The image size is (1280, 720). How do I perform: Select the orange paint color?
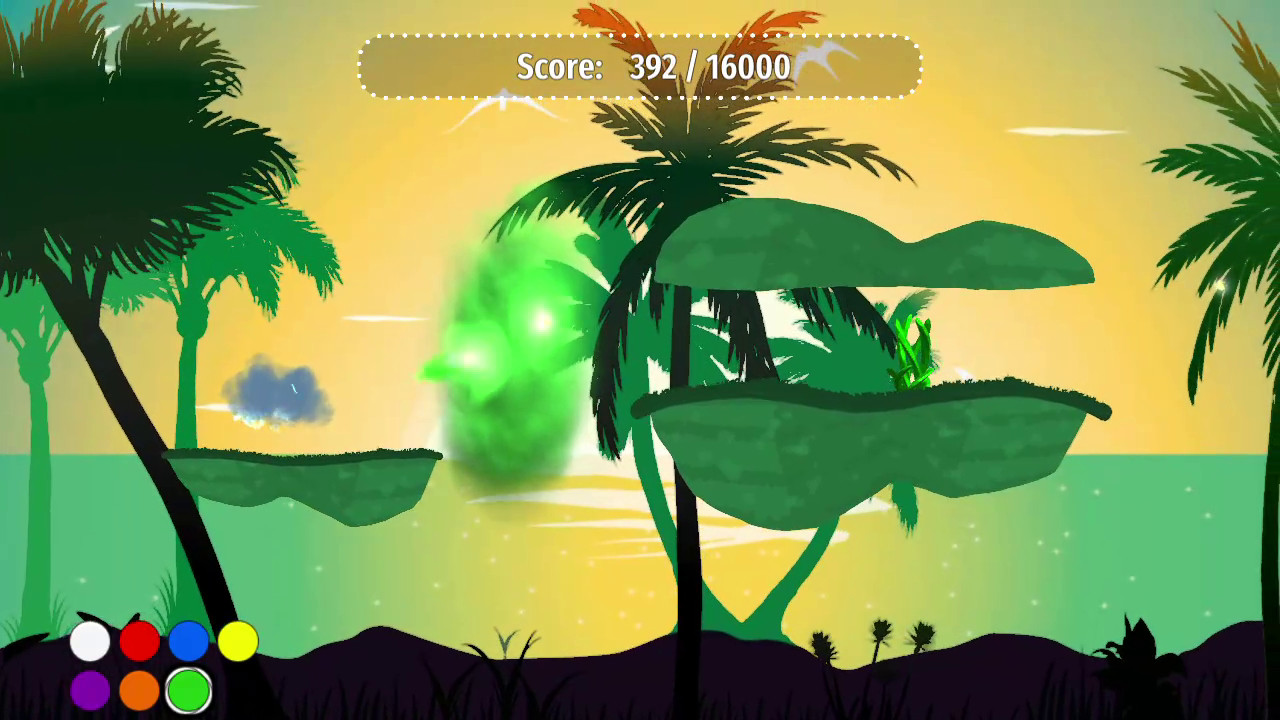[x=139, y=690]
